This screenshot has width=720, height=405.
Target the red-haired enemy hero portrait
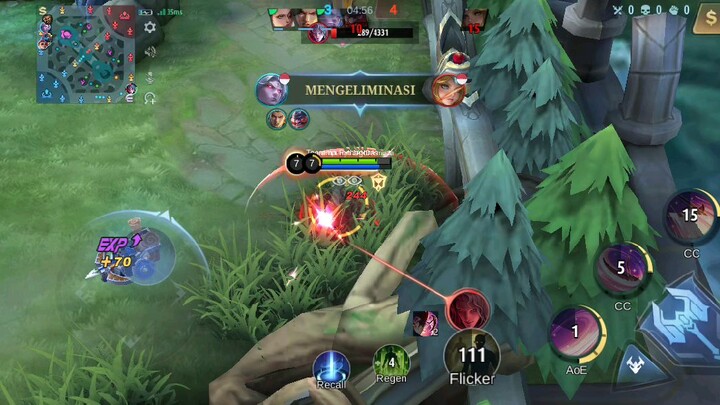(466, 309)
